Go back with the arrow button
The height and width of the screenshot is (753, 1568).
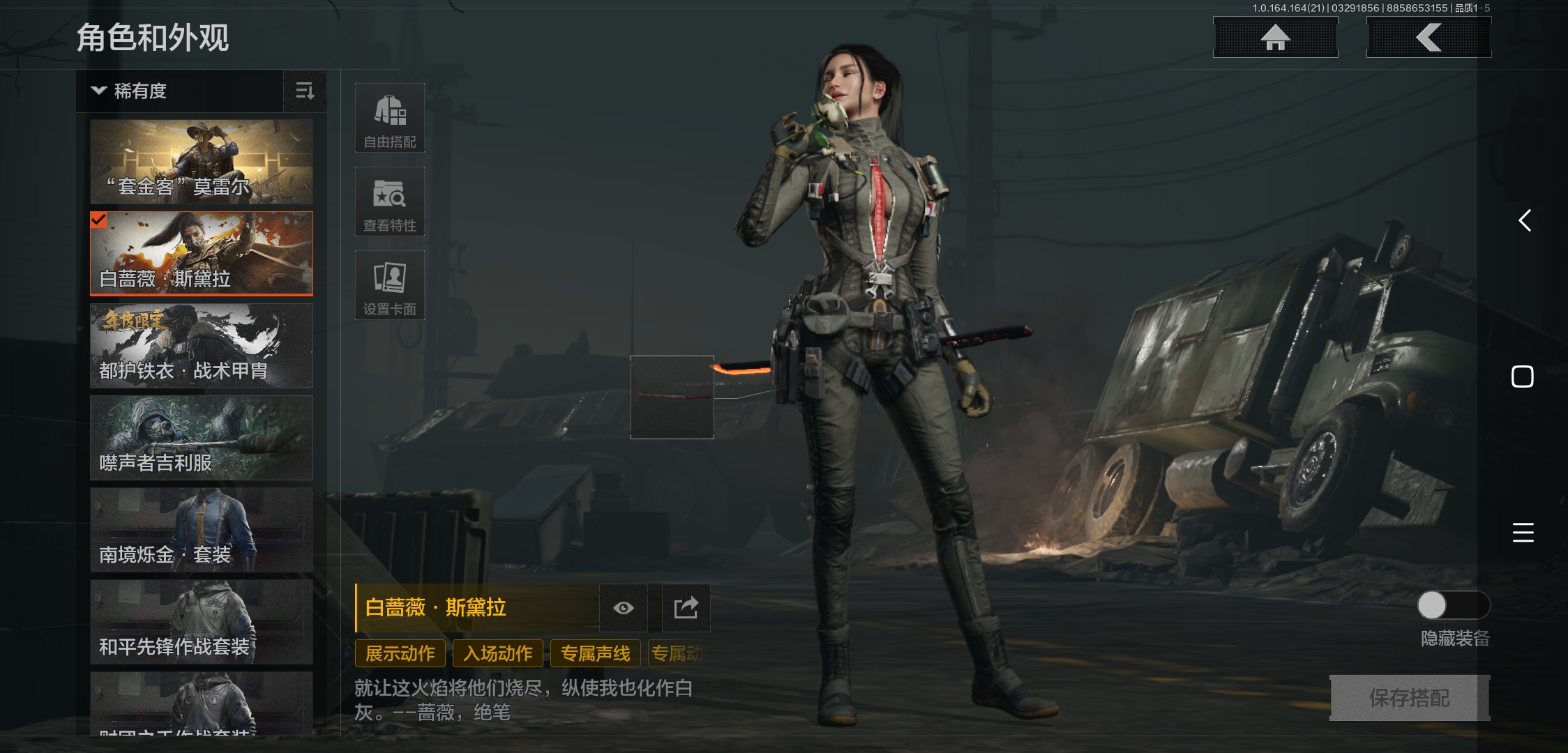point(1428,38)
